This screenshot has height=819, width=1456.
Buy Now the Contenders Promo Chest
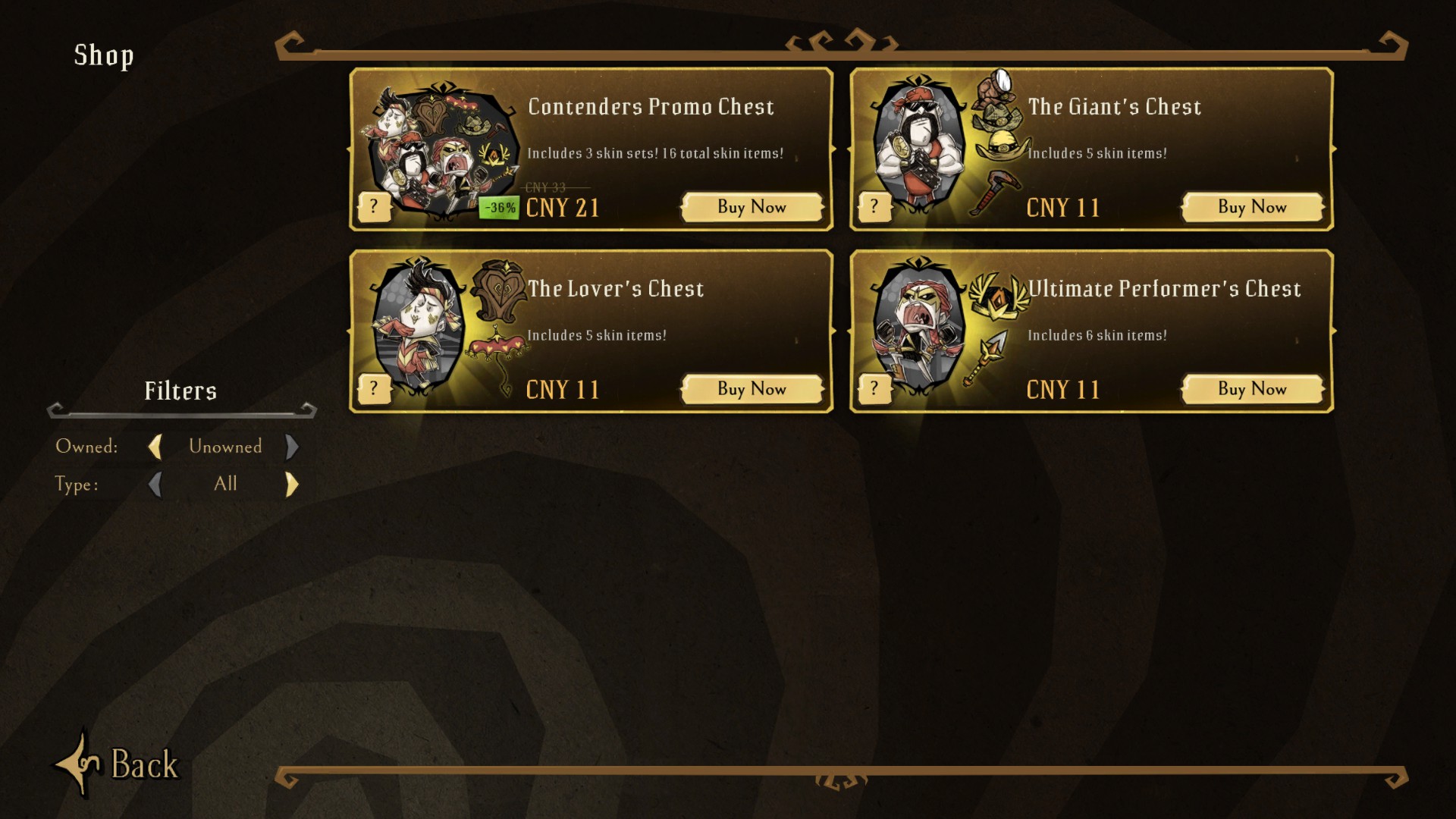[752, 206]
